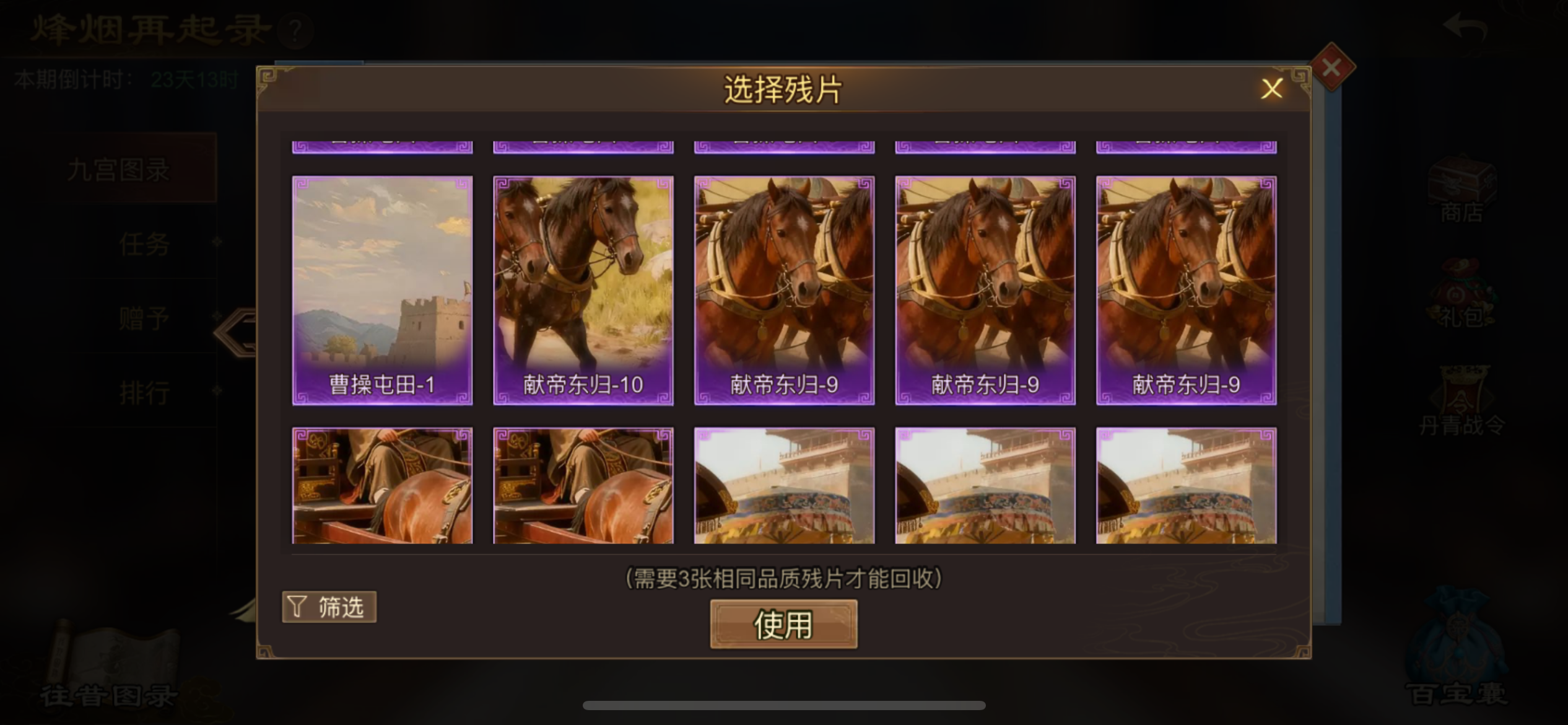1568x725 pixels.
Task: Select the 献帝东归-10 fragment card
Action: click(x=583, y=289)
